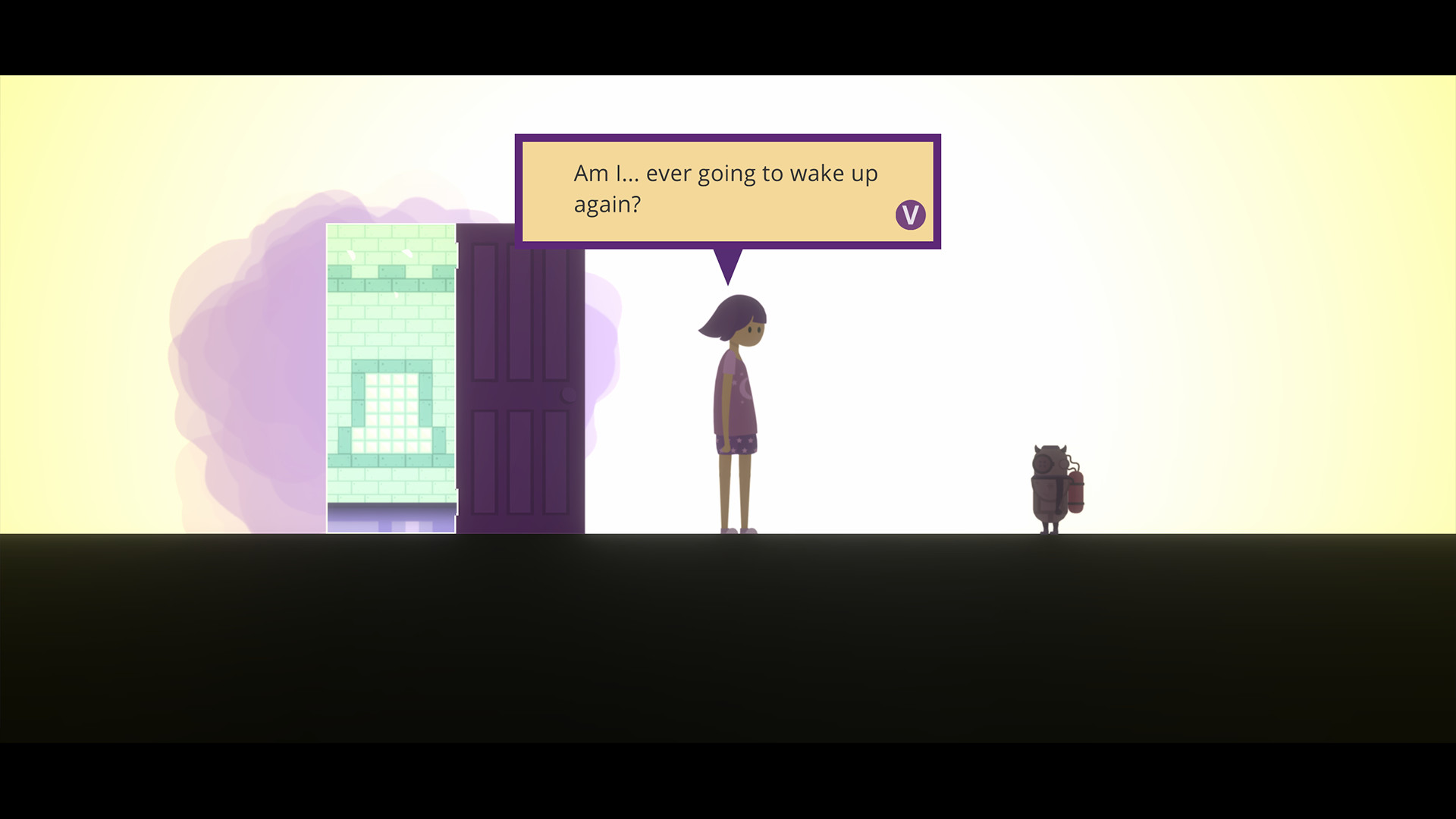1456x819 pixels.
Task: Click the V advance prompt badge
Action: [x=909, y=214]
